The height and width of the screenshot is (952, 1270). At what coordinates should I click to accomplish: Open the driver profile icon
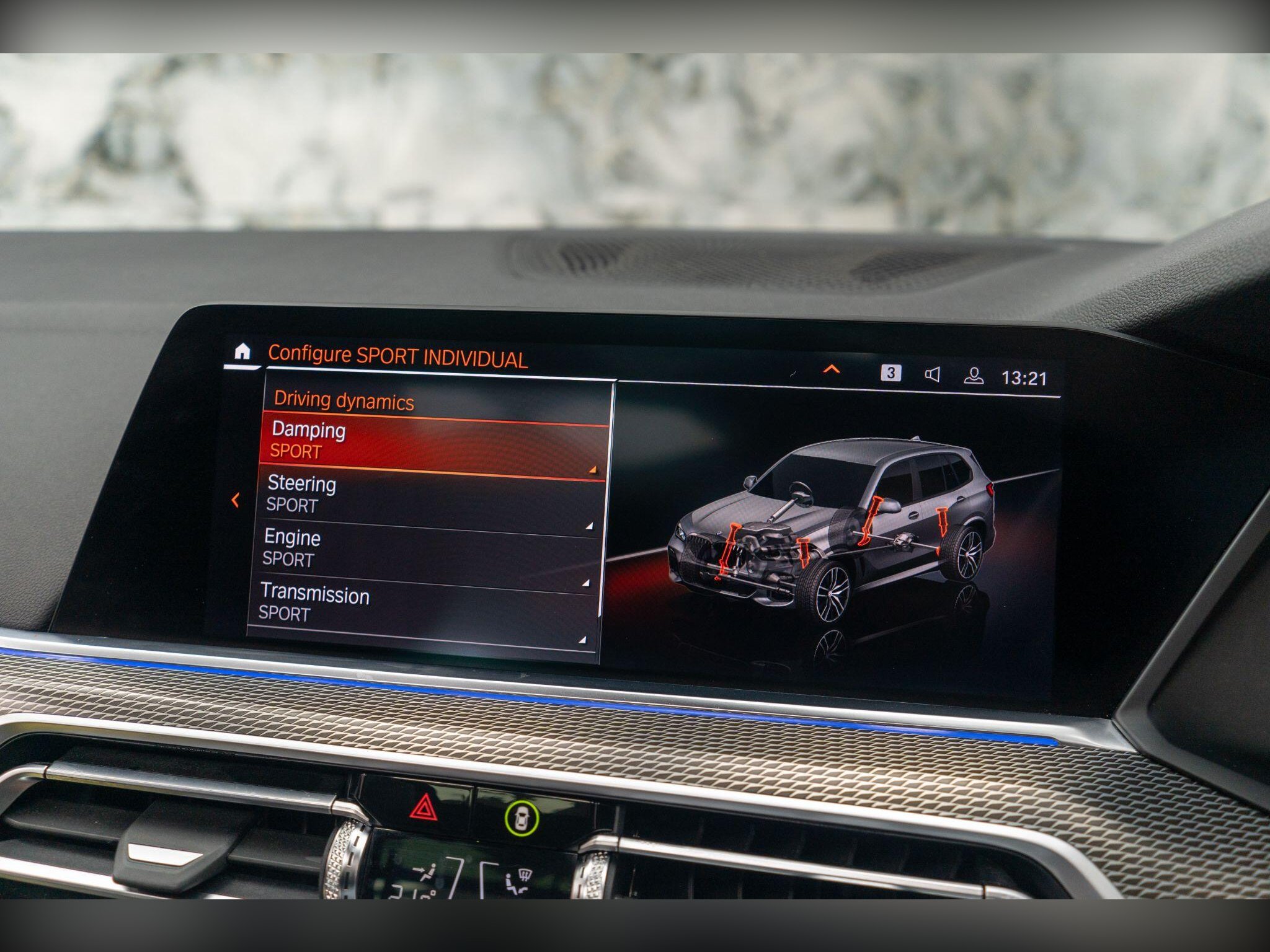[x=974, y=376]
